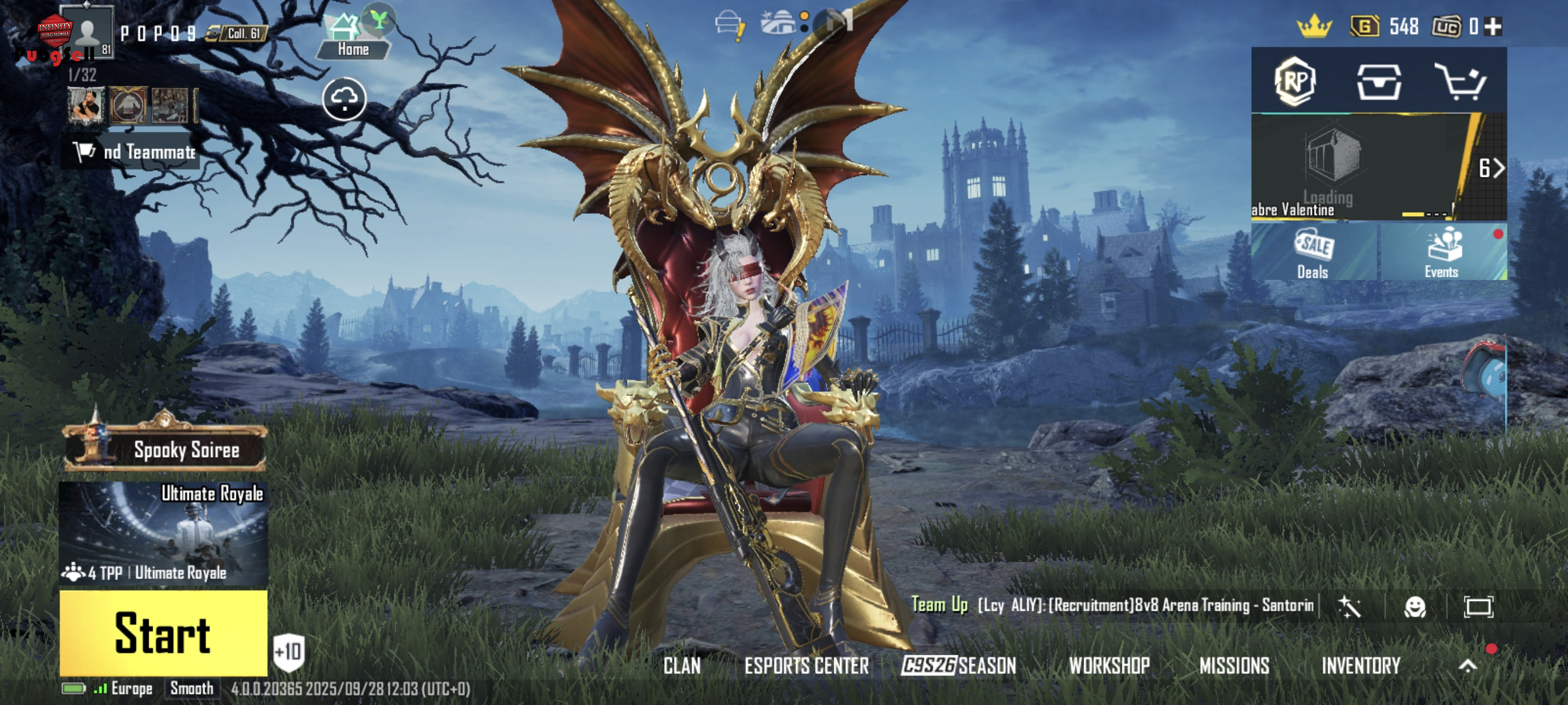Open the Workshop menu
The width and height of the screenshot is (1568, 705).
click(1109, 666)
